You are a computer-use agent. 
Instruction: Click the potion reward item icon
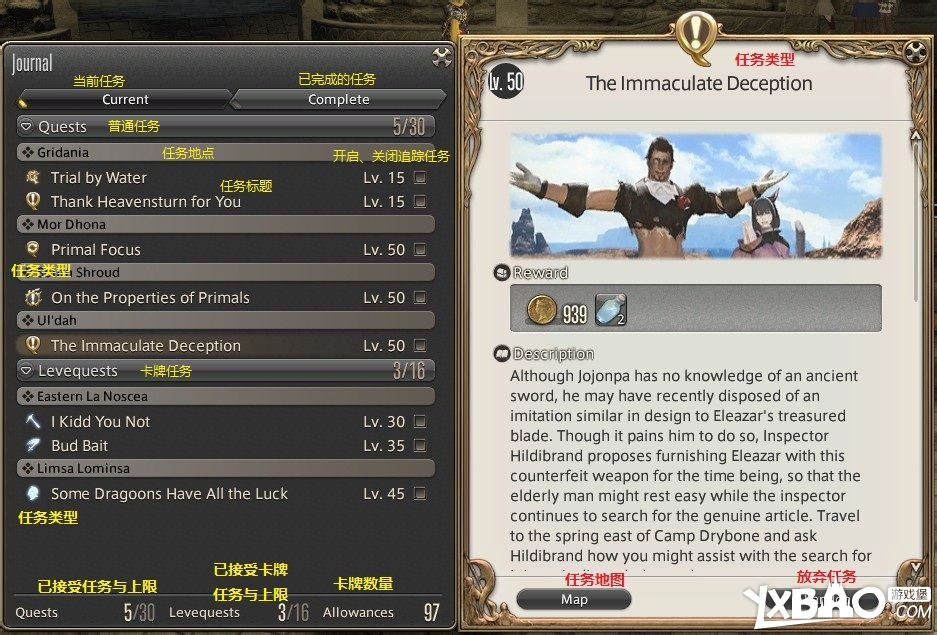point(610,310)
